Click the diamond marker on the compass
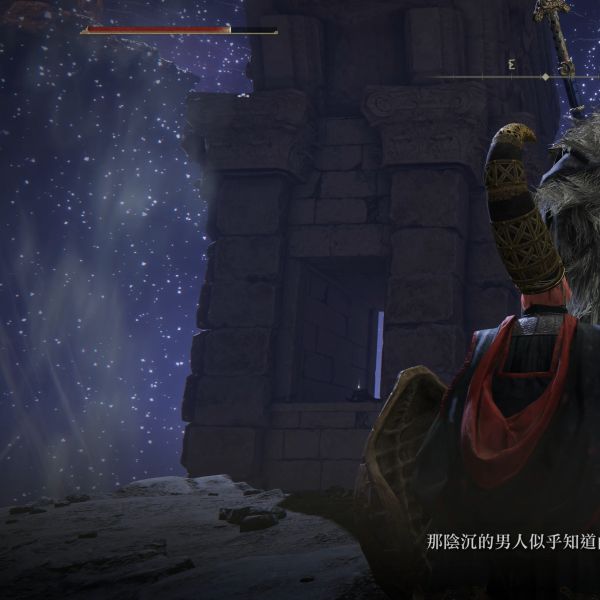Image resolution: width=600 pixels, height=600 pixels. pos(545,77)
